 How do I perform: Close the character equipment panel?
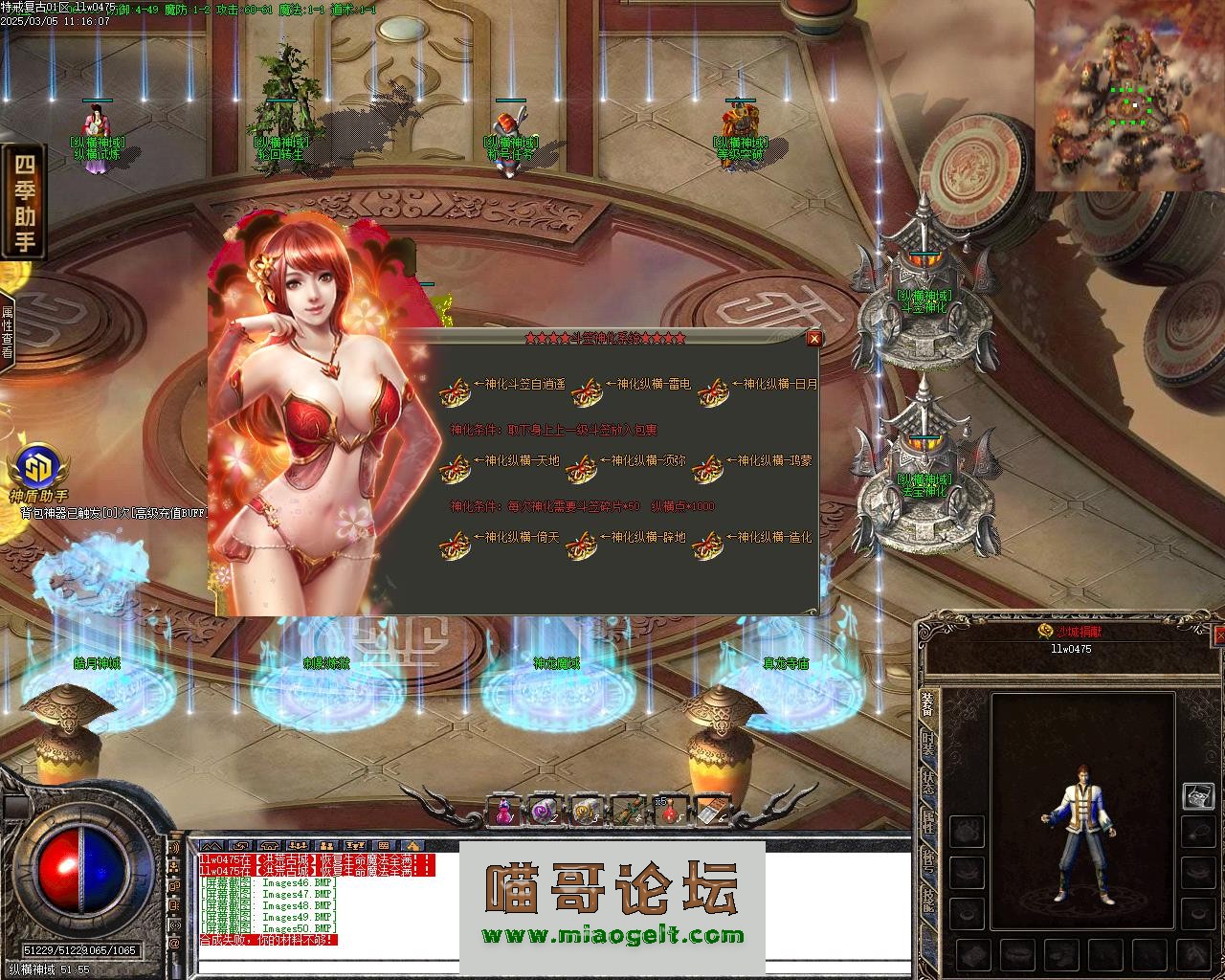pos(1219,635)
